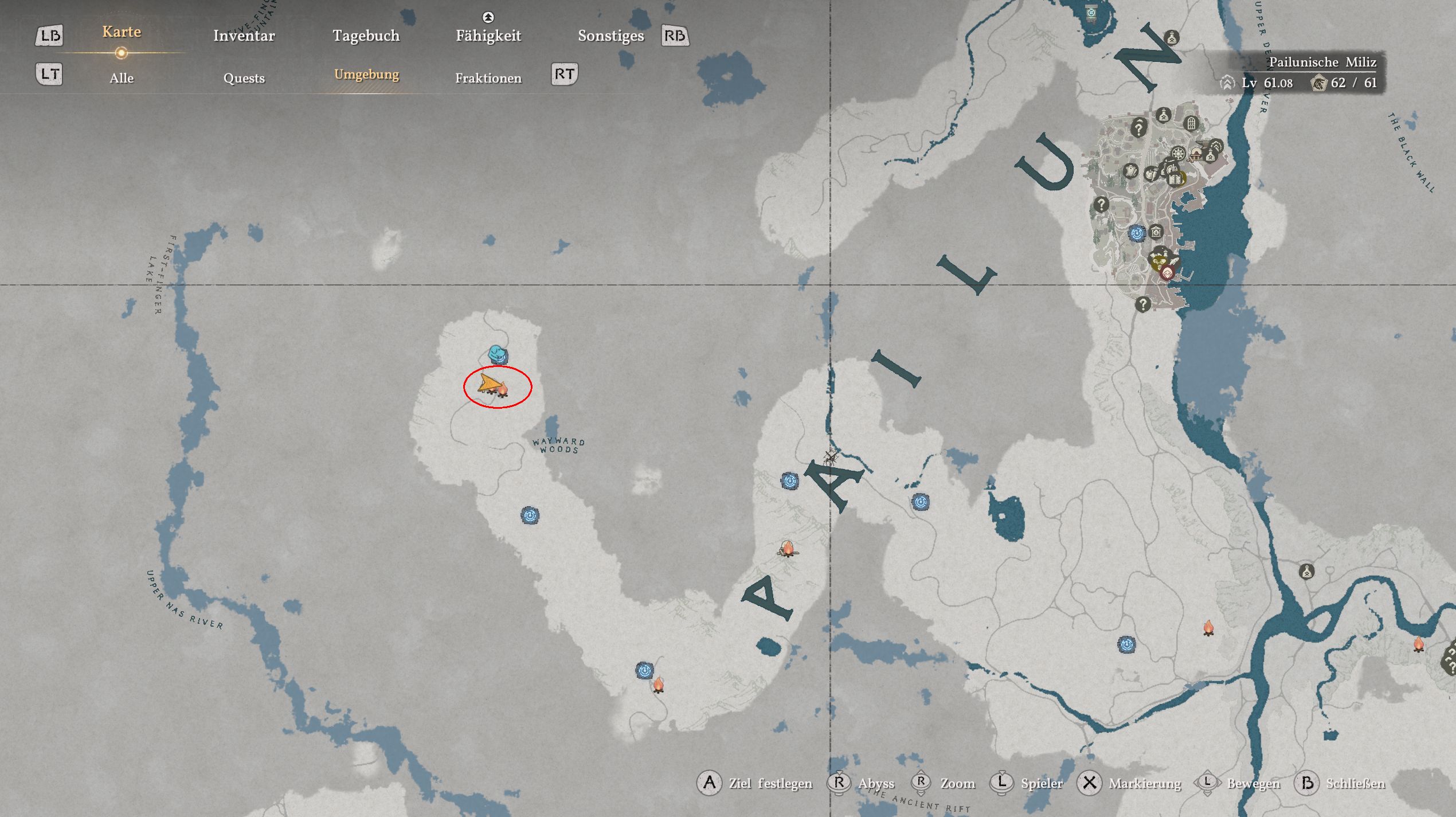Select the Sonstiges tab
1456x817 pixels.
pos(610,36)
